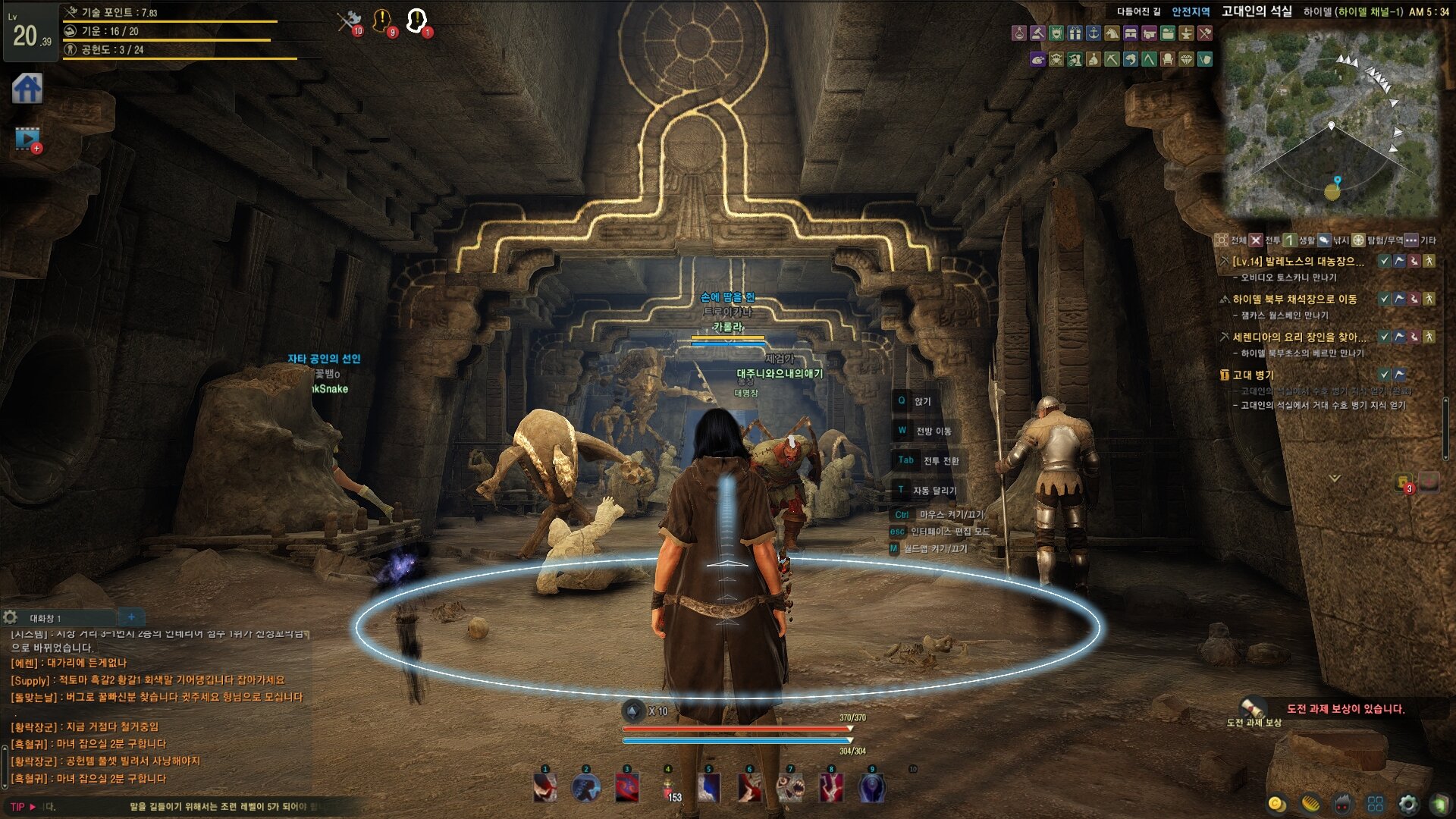Screen dimensions: 1456x819
Task: Select the anchor NPC finder icon
Action: (x=1094, y=33)
